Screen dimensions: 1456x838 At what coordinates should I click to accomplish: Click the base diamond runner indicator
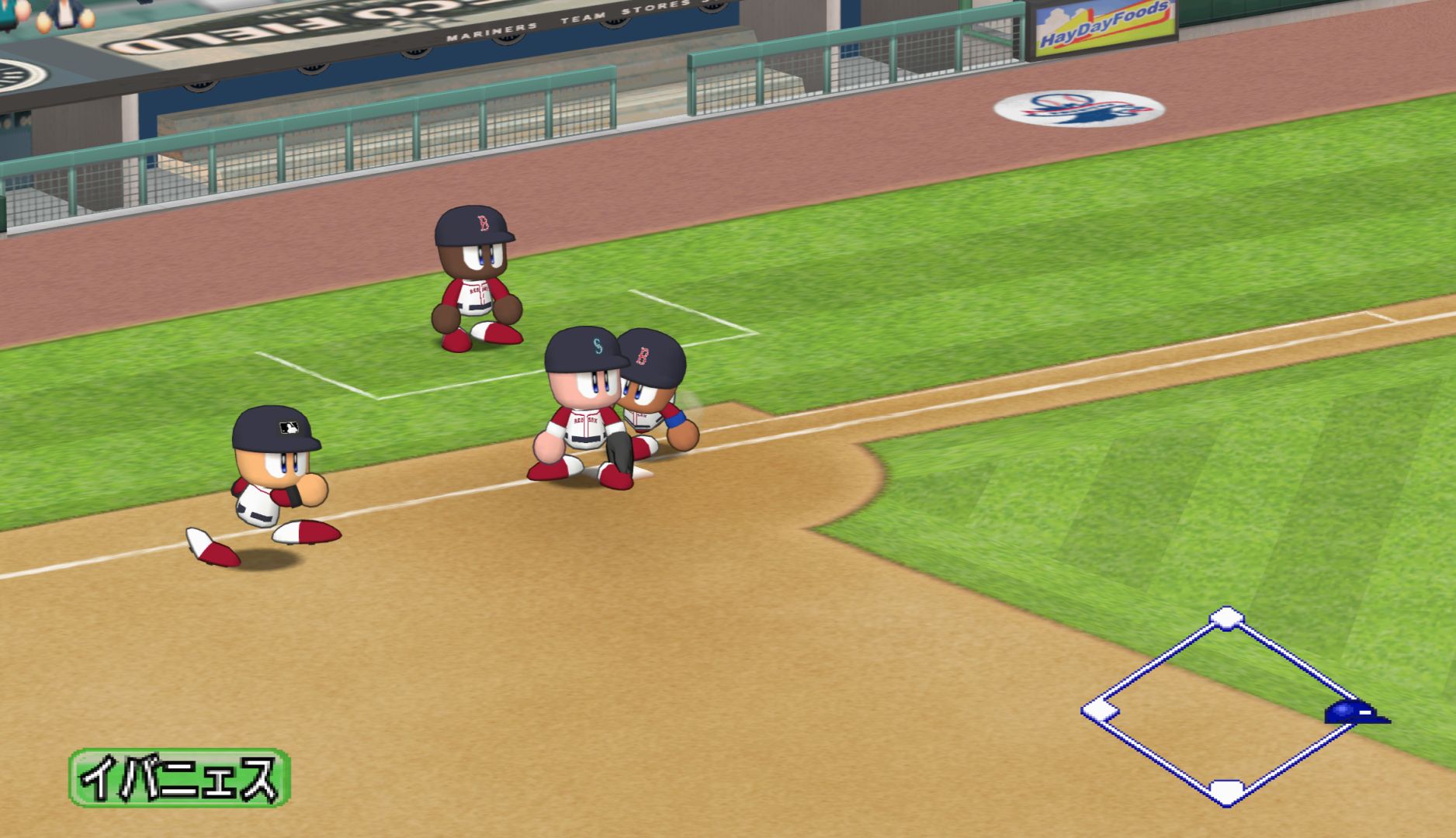(x=1225, y=707)
